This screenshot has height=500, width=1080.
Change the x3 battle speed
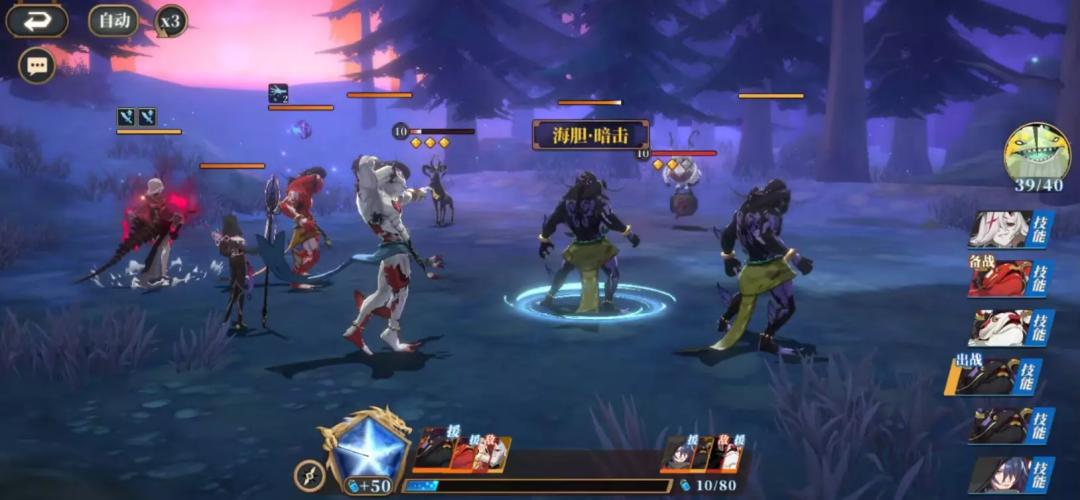(x=170, y=21)
